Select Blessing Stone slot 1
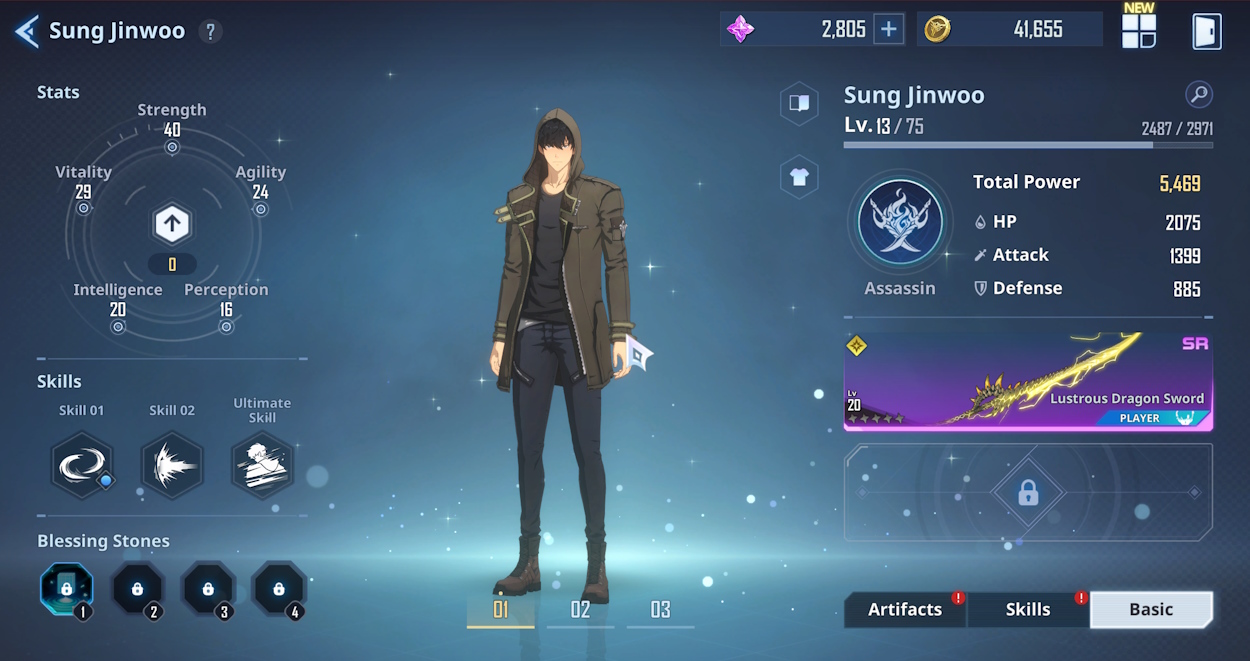This screenshot has width=1250, height=661. 67,589
